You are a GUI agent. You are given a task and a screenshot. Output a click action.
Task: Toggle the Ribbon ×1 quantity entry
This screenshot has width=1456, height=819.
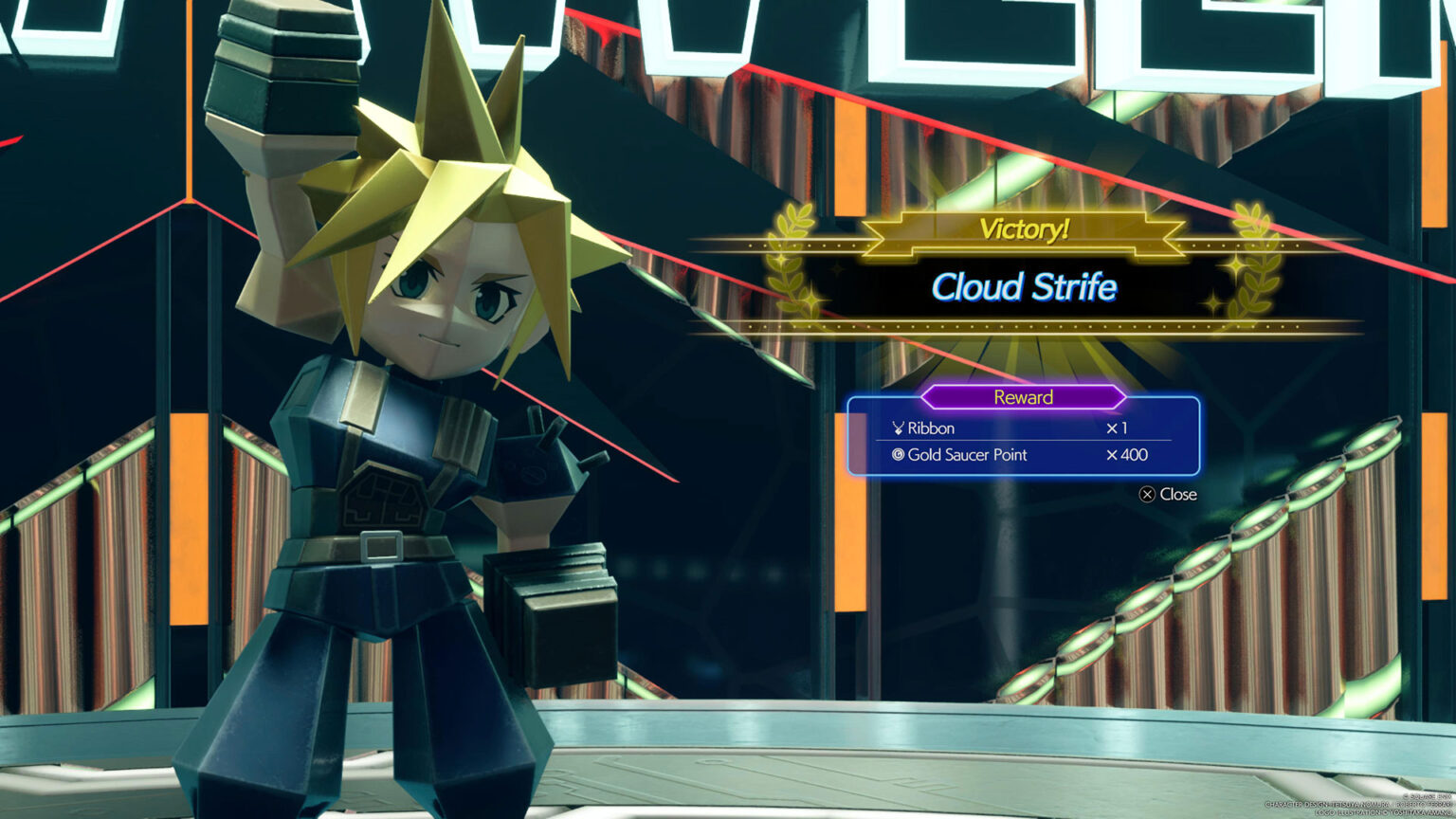pyautogui.click(x=1119, y=428)
